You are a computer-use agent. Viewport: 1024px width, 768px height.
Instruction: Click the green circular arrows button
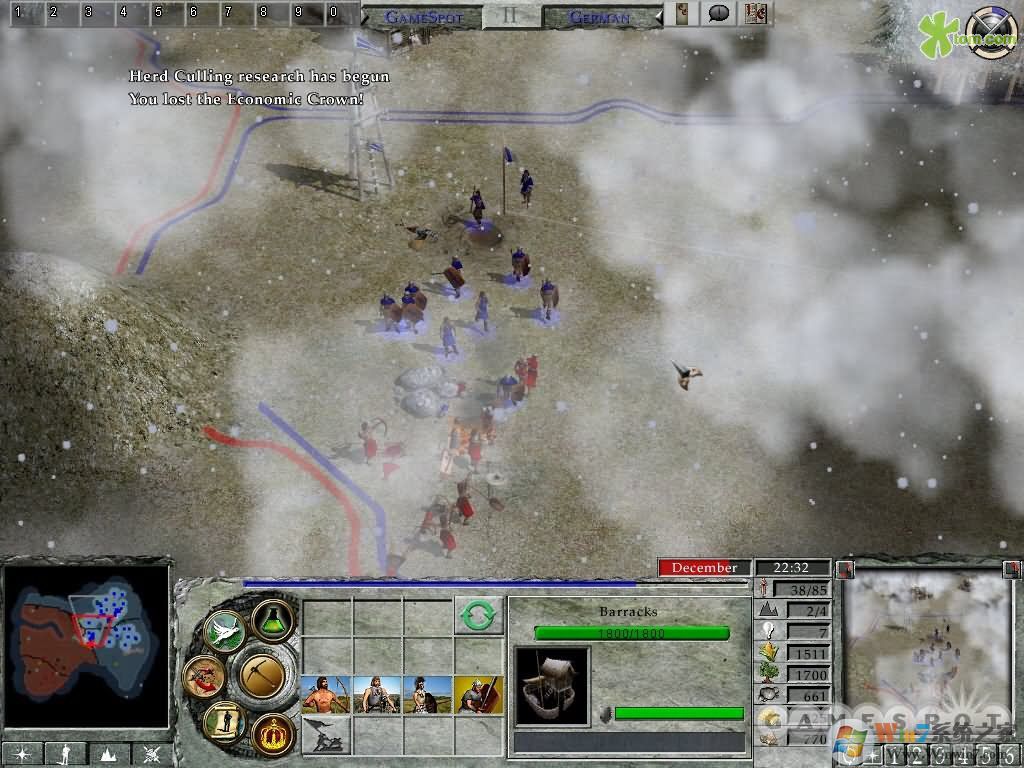(478, 616)
